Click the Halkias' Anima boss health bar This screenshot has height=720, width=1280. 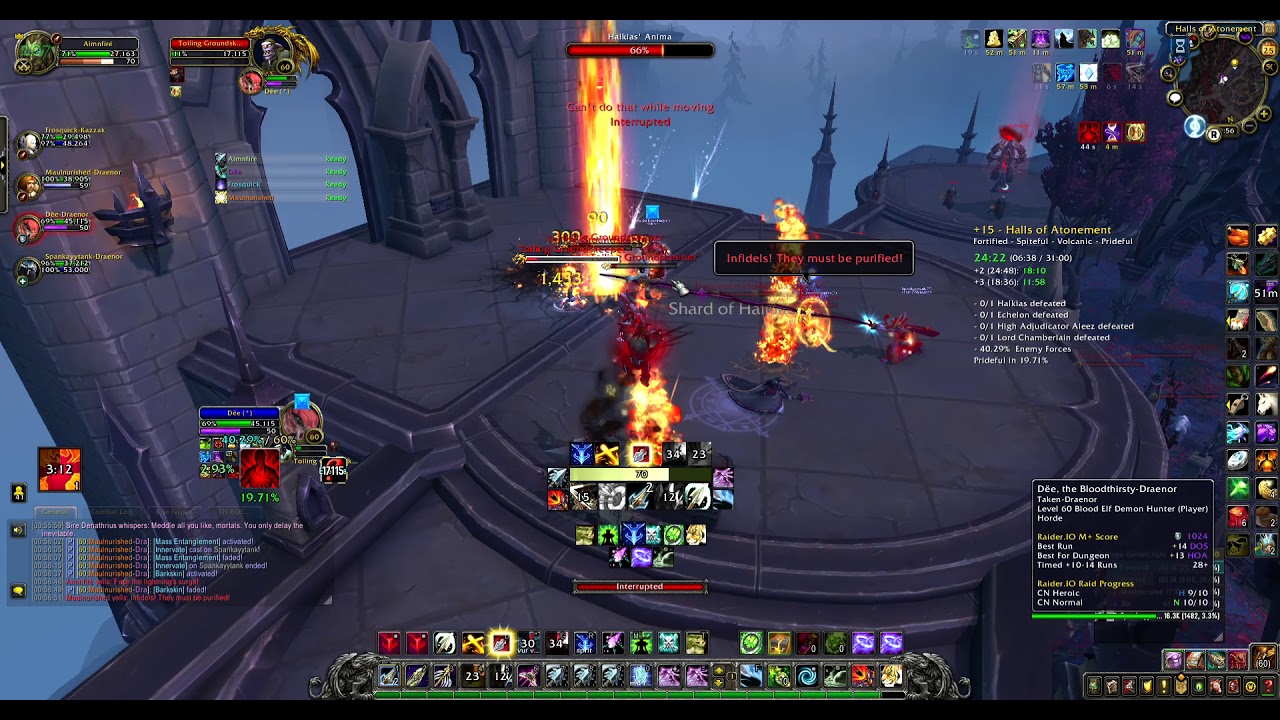(638, 50)
